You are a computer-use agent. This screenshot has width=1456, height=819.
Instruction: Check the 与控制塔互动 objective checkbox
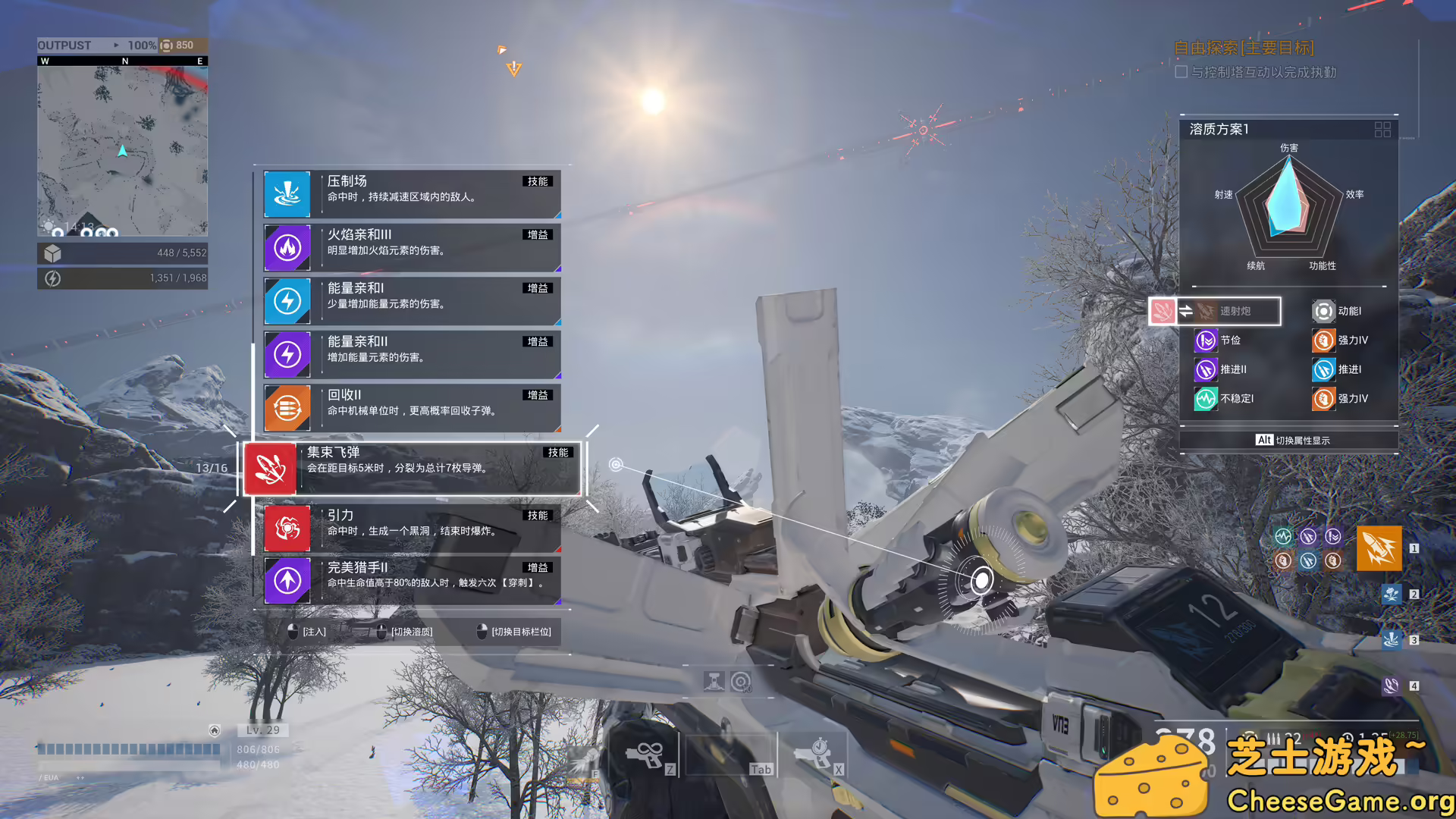pyautogui.click(x=1181, y=71)
